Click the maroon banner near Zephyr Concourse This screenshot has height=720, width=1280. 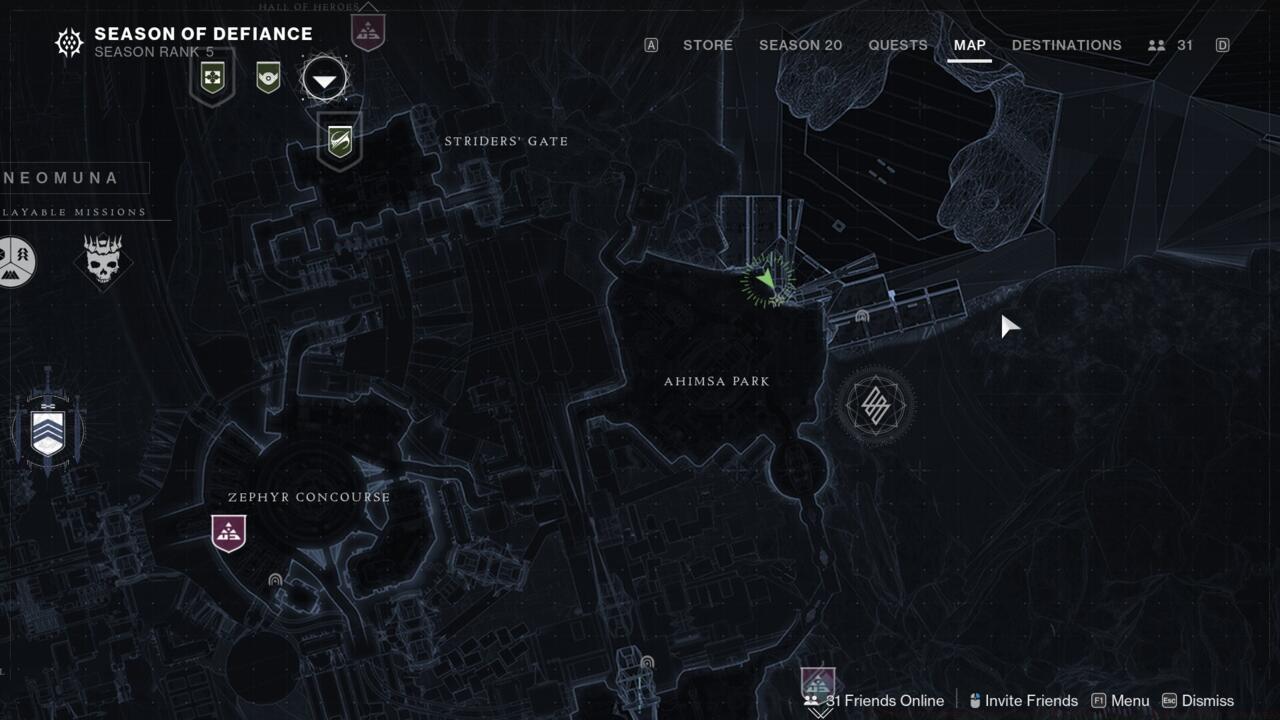[x=229, y=532]
